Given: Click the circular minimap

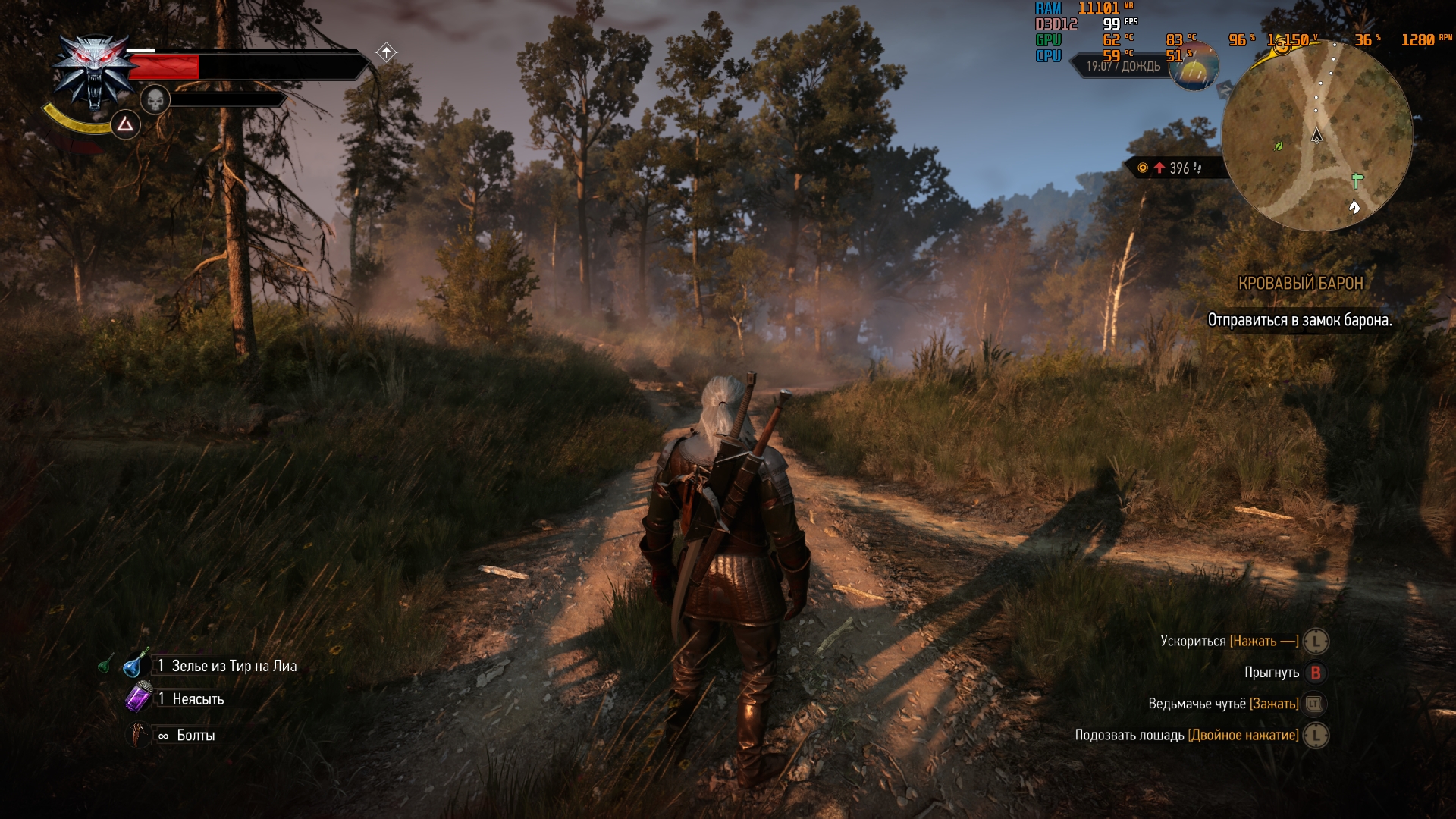Looking at the screenshot, I should click(x=1317, y=136).
